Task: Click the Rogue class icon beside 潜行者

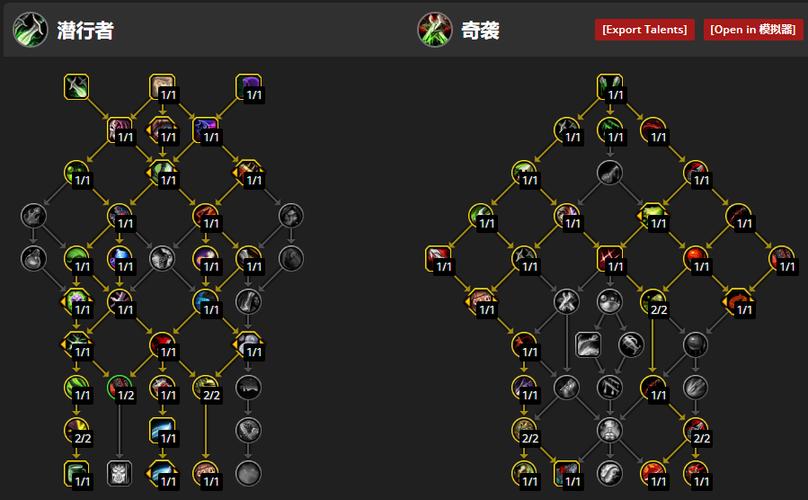Action: 28,29
